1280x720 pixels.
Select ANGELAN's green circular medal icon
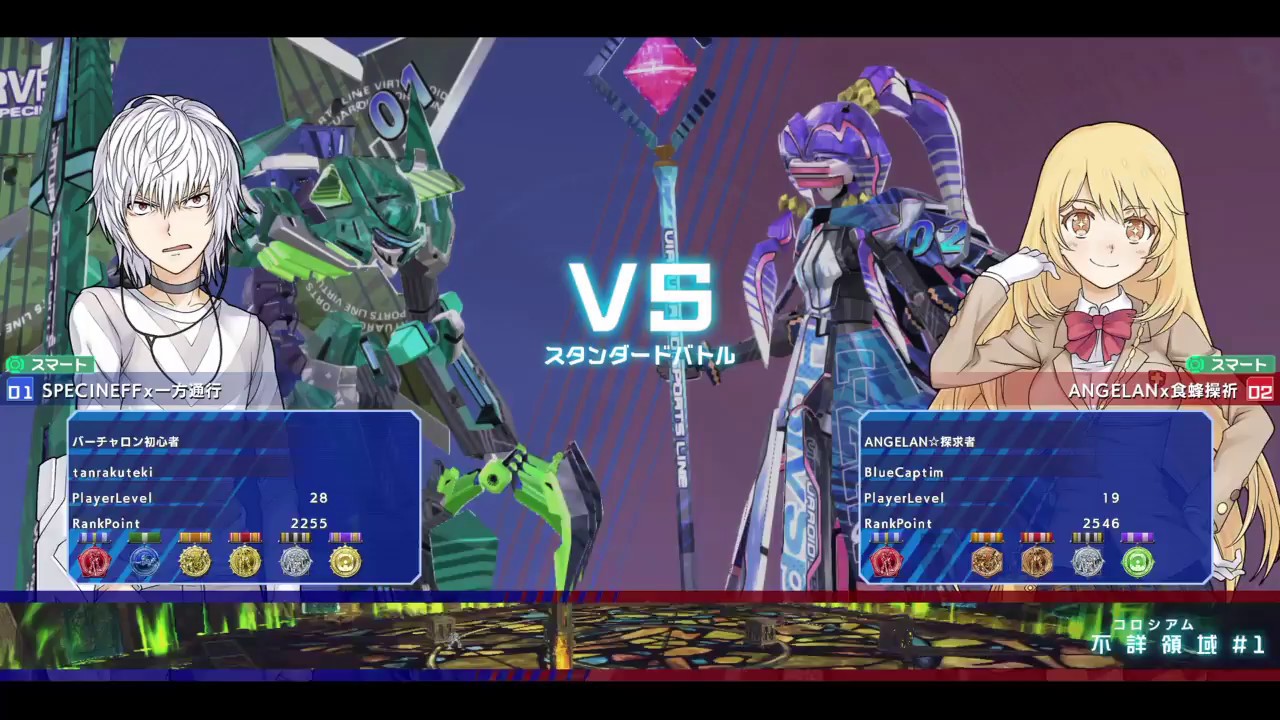tap(1138, 561)
